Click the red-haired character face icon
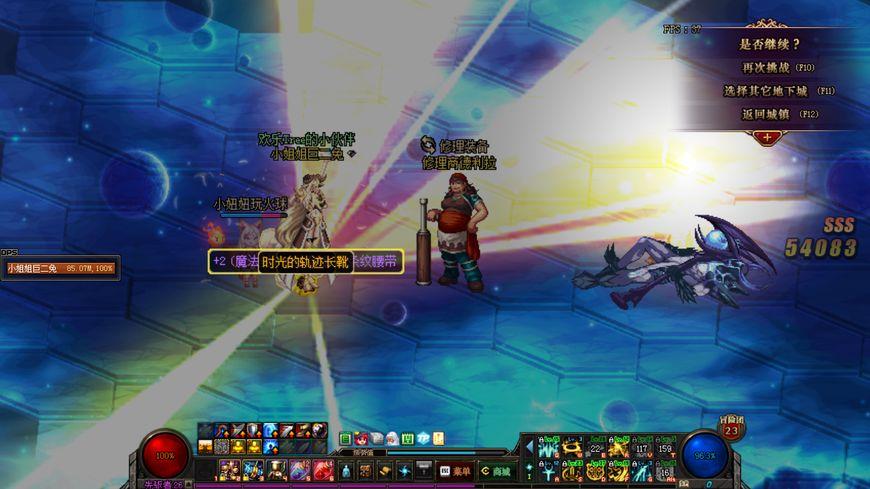 [362, 439]
